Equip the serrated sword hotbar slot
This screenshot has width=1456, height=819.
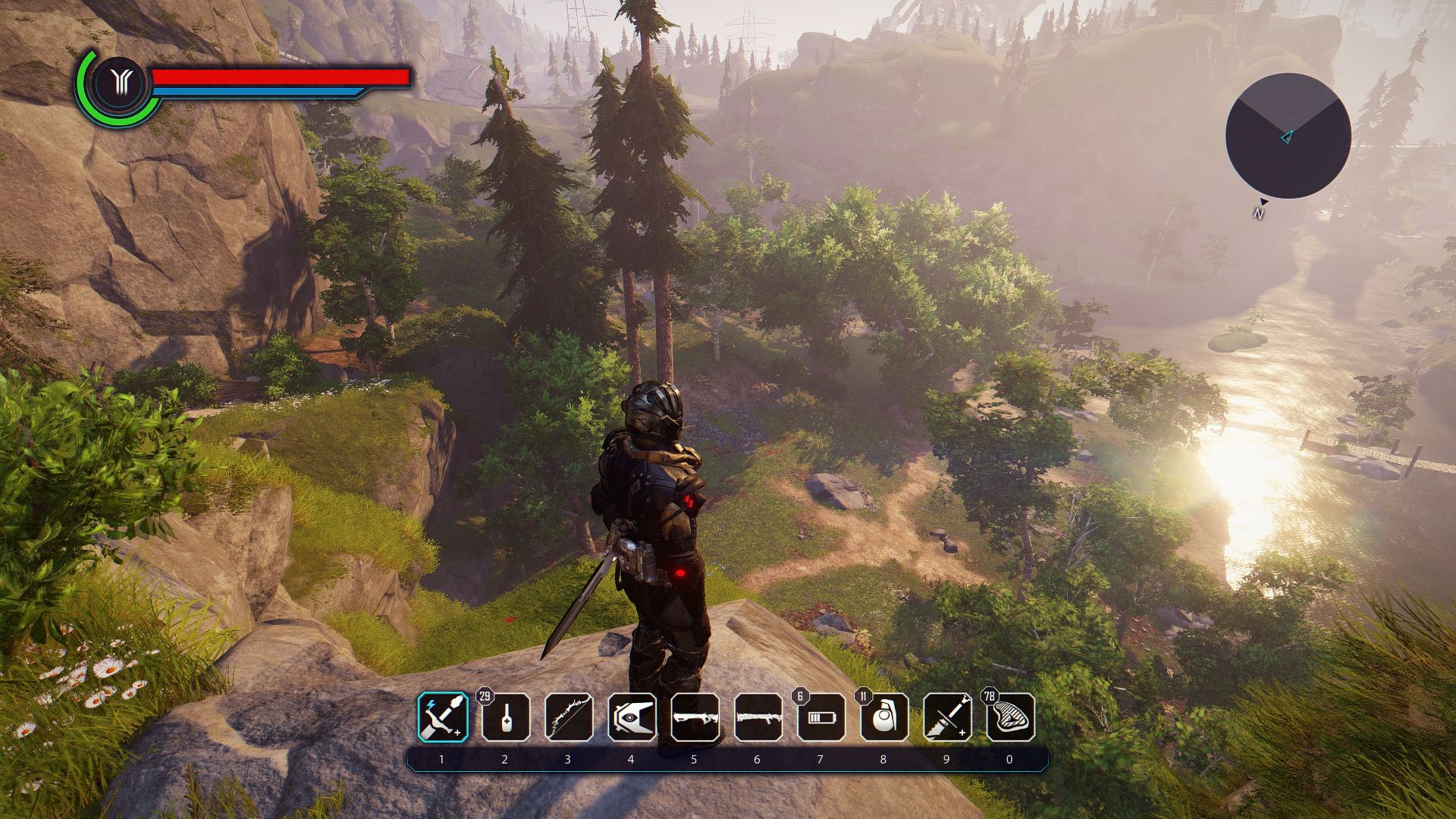[x=947, y=717]
